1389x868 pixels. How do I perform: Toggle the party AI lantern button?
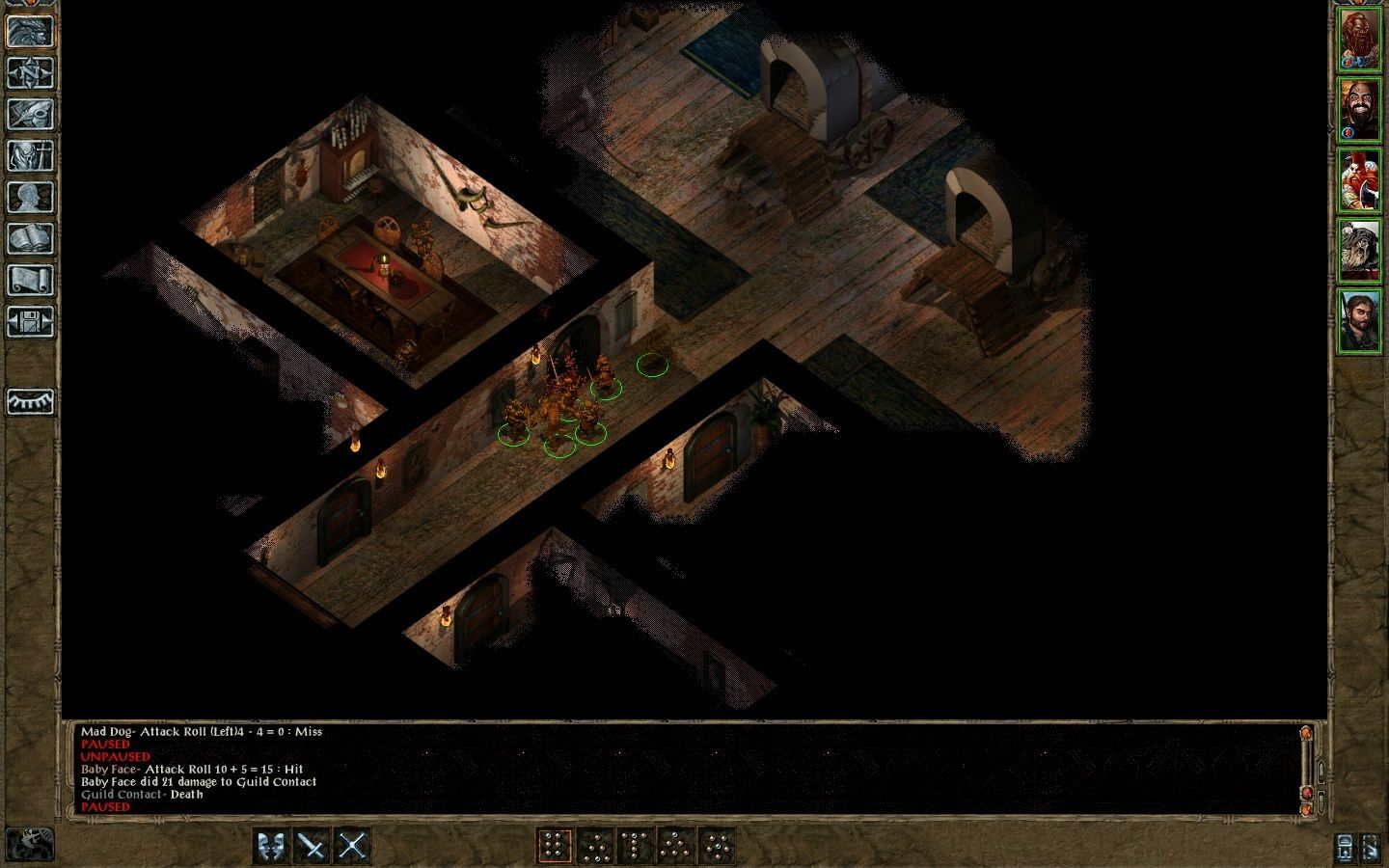[x=1344, y=848]
